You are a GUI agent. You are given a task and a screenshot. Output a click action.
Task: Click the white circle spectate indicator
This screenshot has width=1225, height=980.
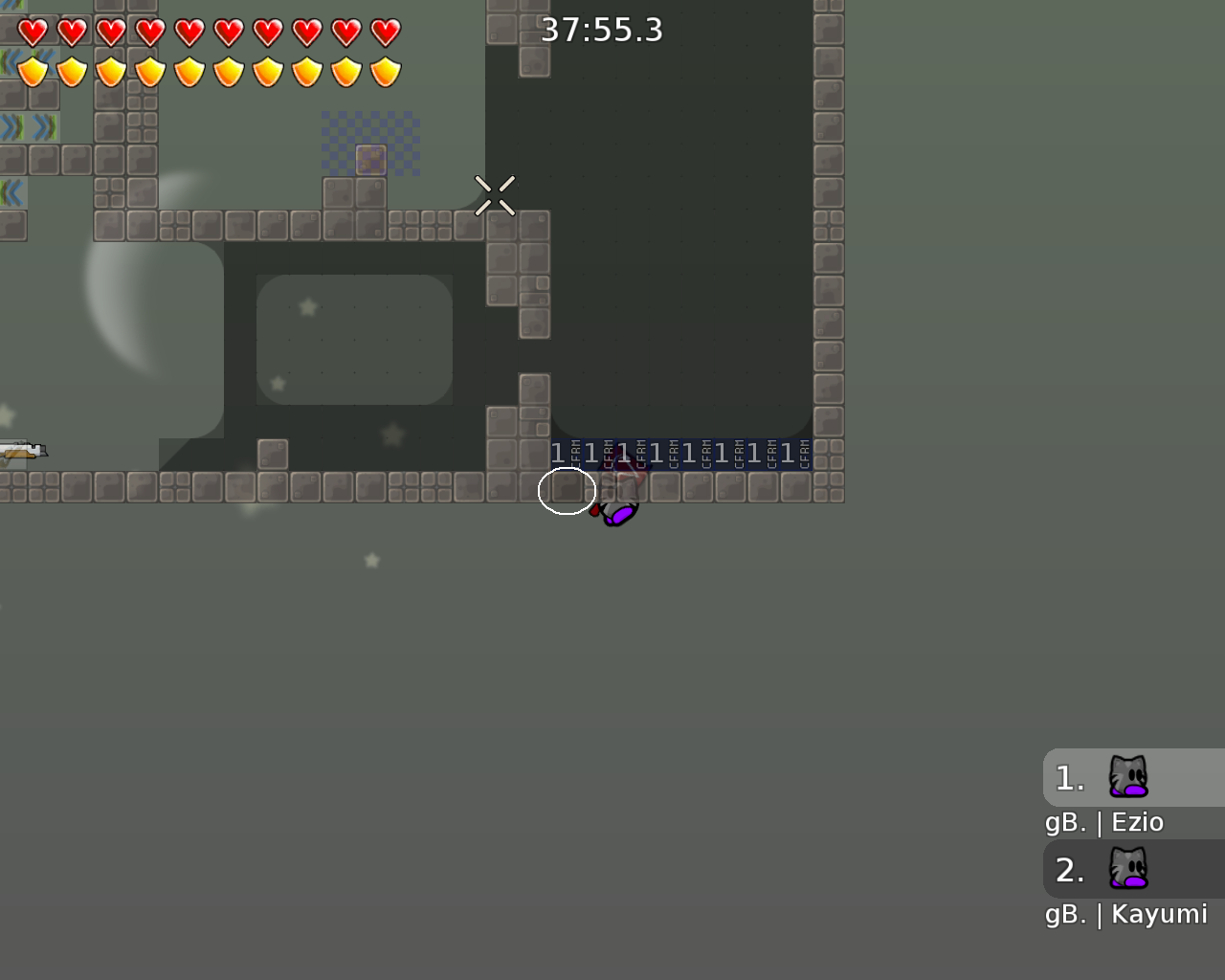tap(567, 490)
